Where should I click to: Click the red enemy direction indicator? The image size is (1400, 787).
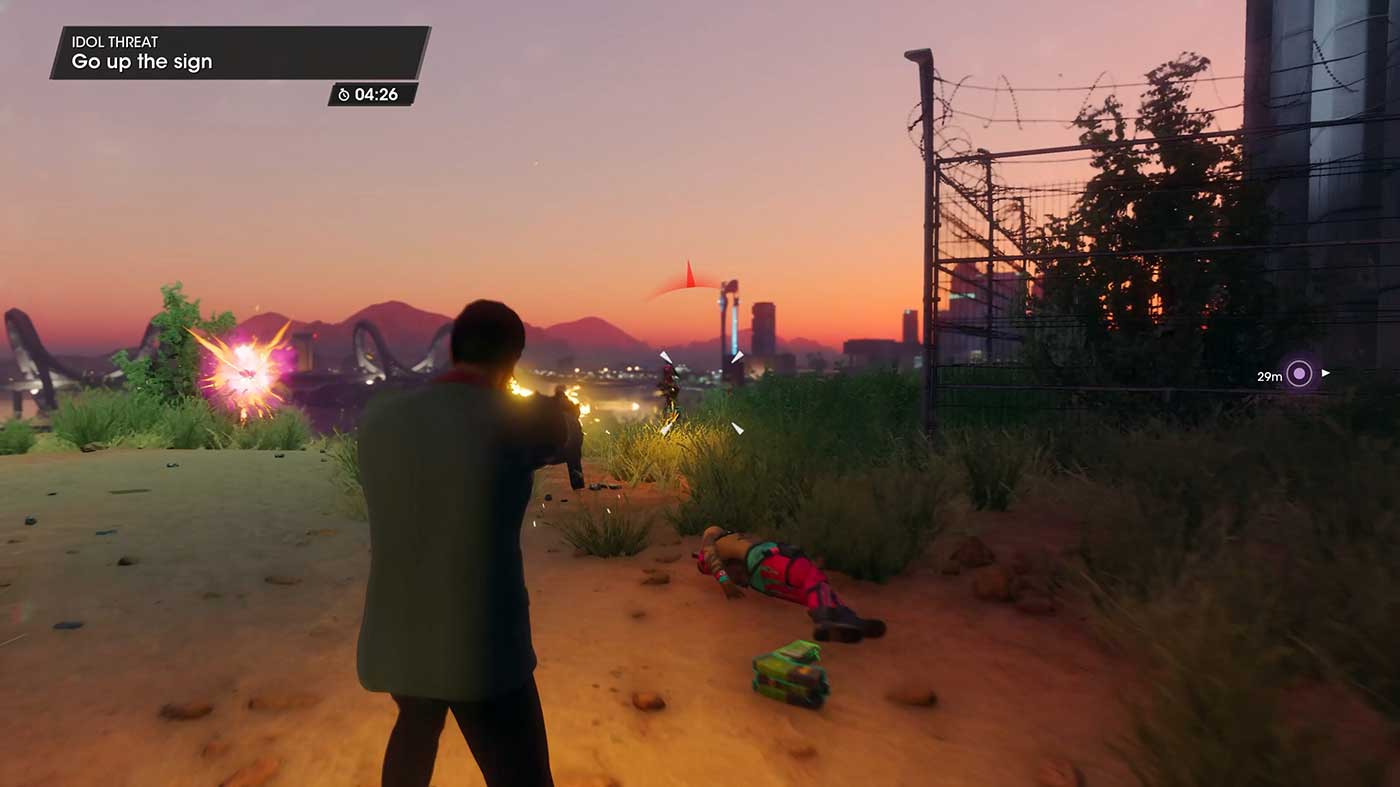pos(688,278)
